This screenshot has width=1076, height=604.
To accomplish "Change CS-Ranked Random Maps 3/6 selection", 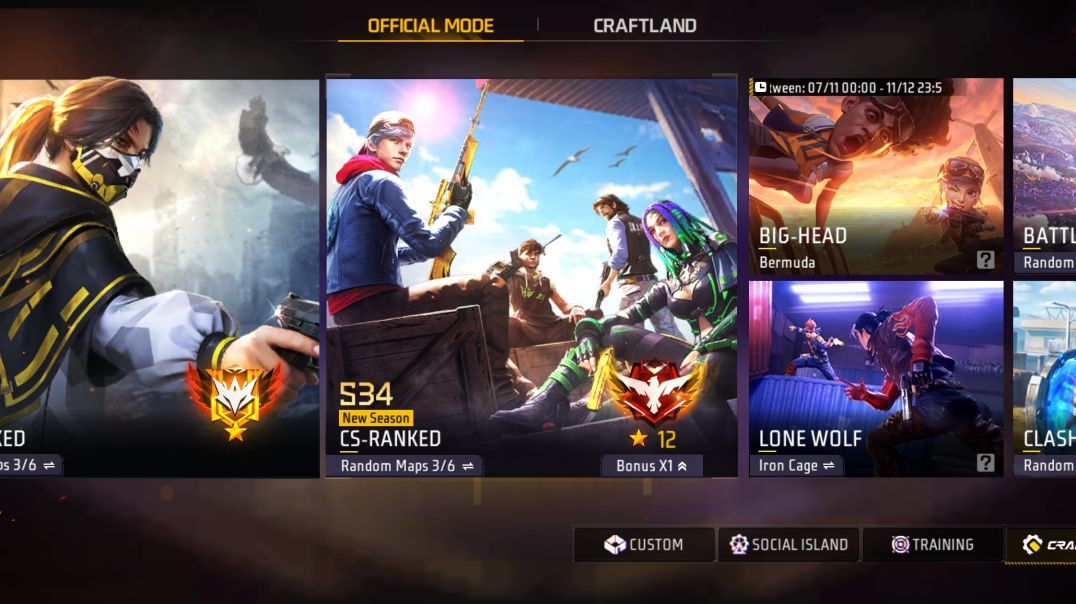I will [x=405, y=466].
